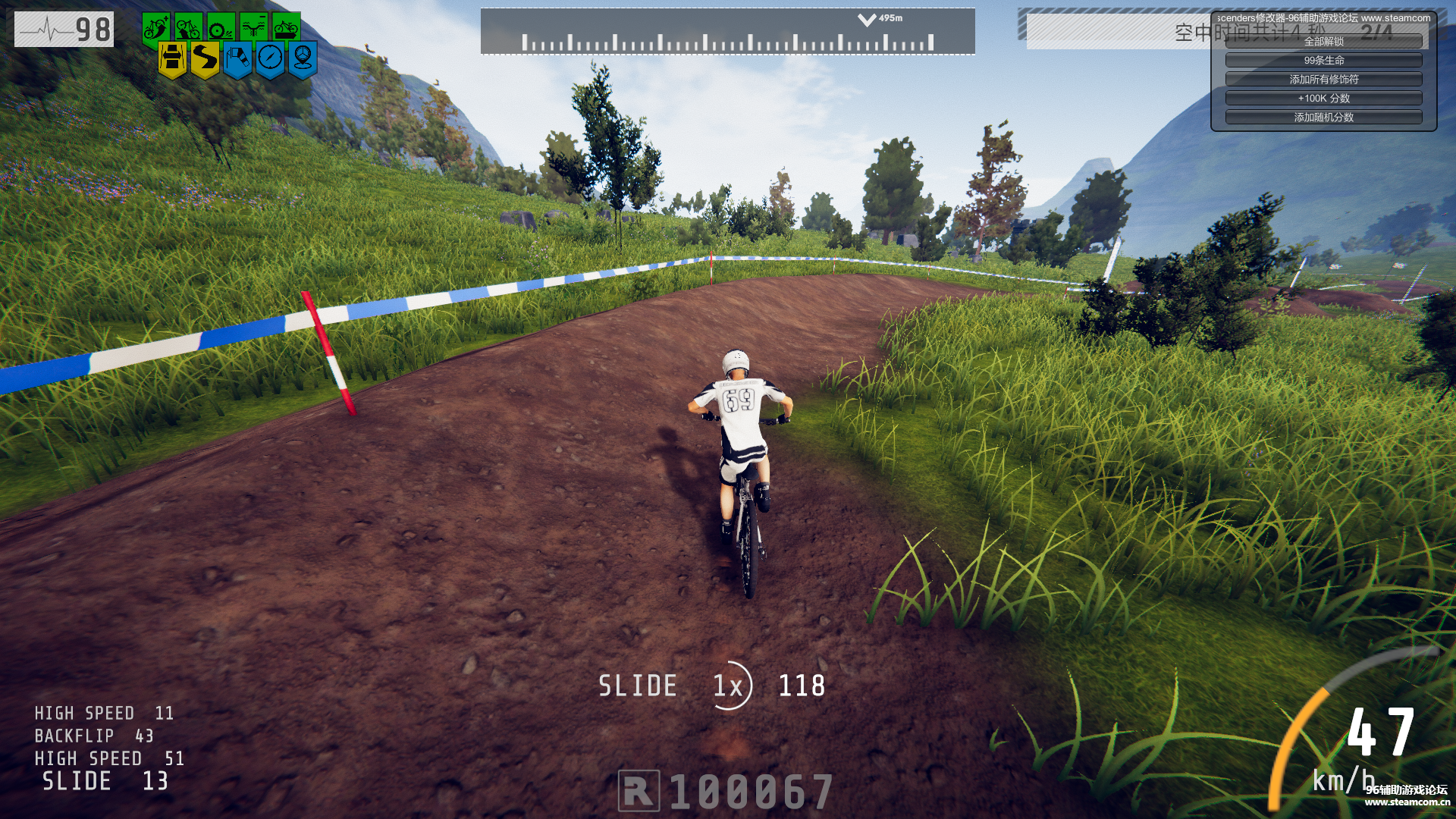Choose the green spiked tire modifier icon
This screenshot has height=819, width=1456.
pyautogui.click(x=221, y=28)
